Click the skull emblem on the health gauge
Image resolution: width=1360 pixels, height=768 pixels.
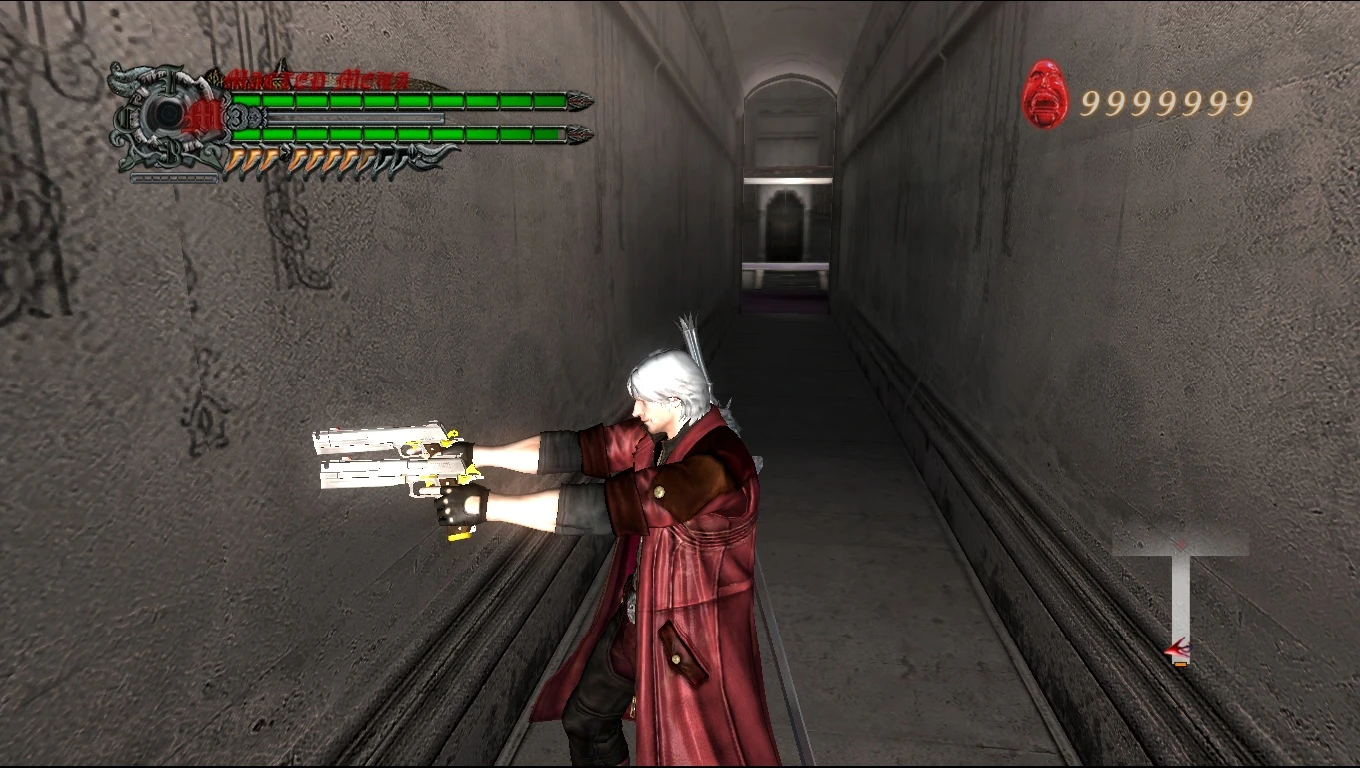[166, 113]
